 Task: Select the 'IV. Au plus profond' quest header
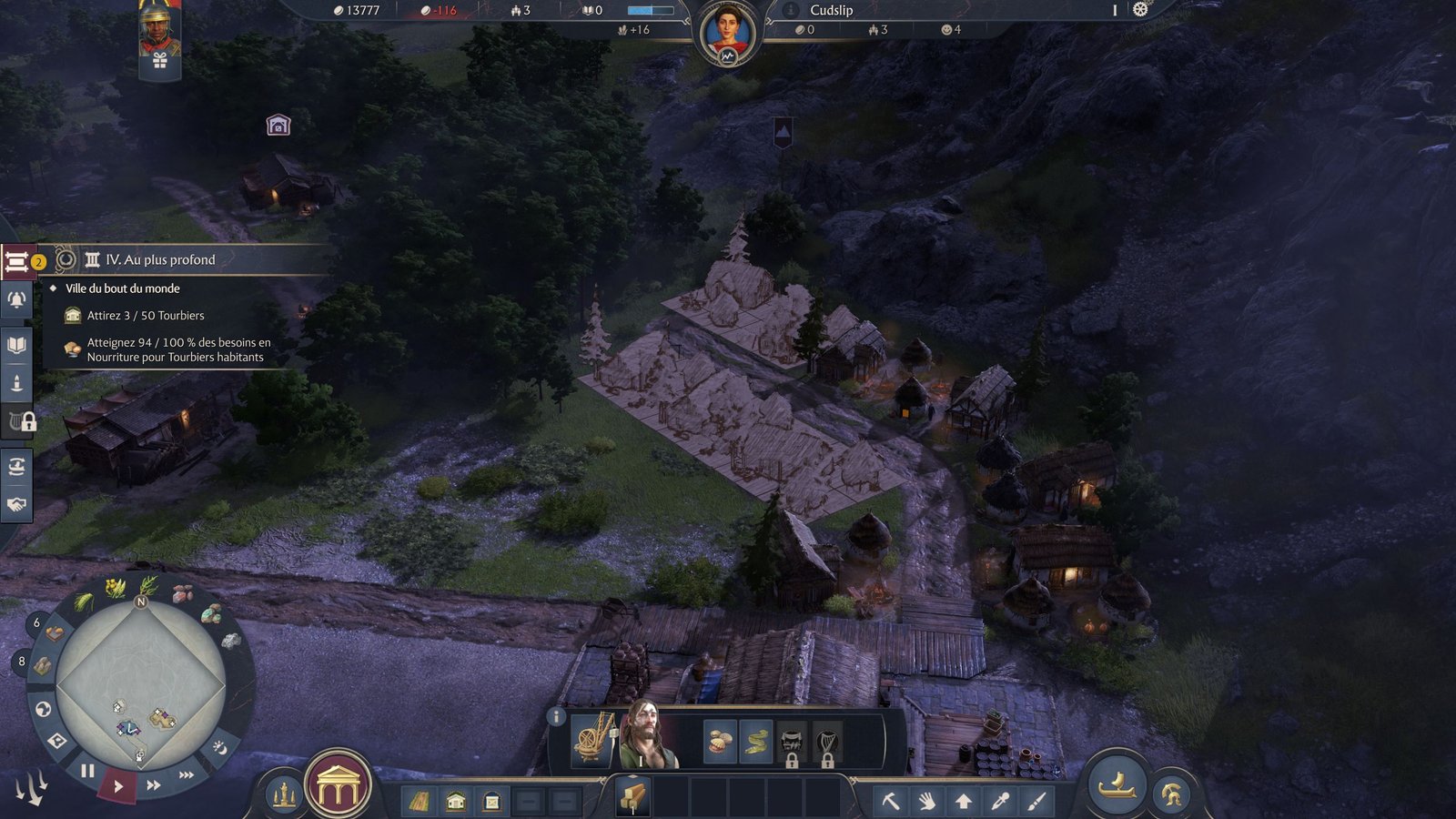click(160, 260)
